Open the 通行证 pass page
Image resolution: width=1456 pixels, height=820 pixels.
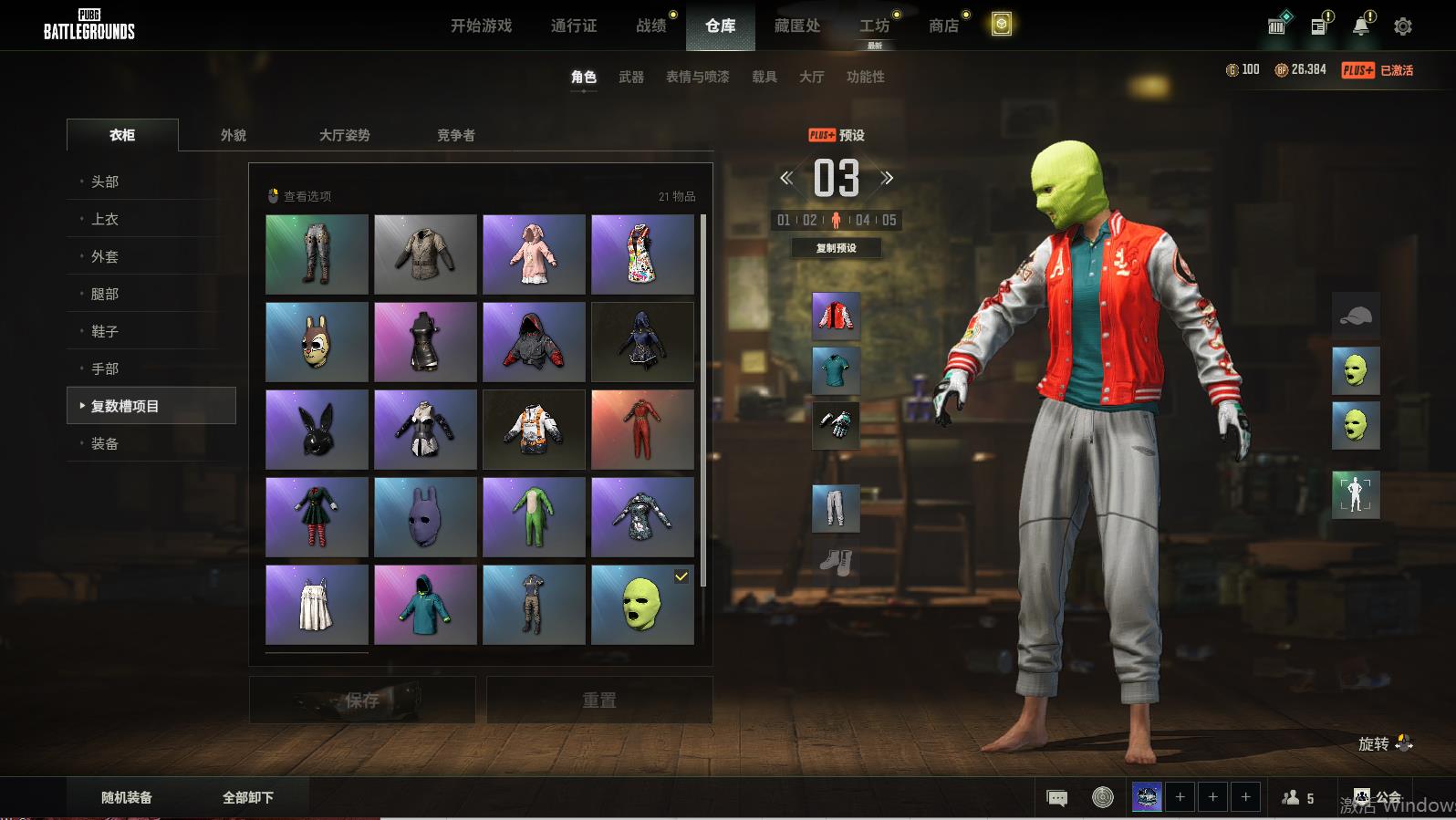(574, 26)
